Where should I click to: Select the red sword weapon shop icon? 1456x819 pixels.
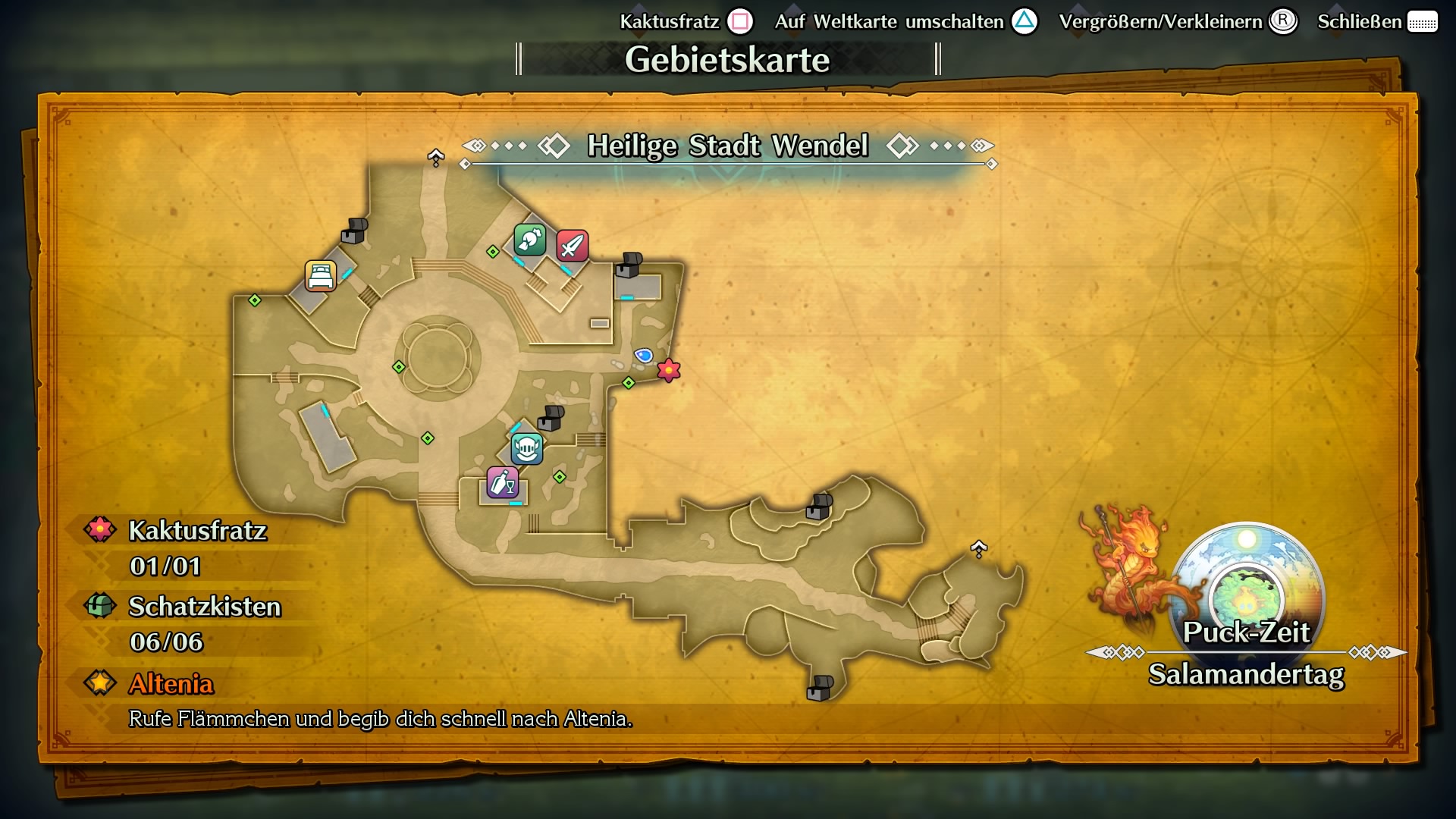[573, 246]
